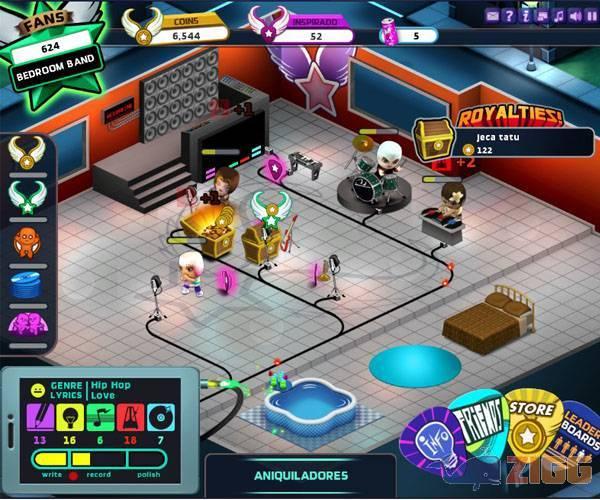Click the question mark help button
The width and height of the screenshot is (600, 500).
pyautogui.click(x=508, y=15)
